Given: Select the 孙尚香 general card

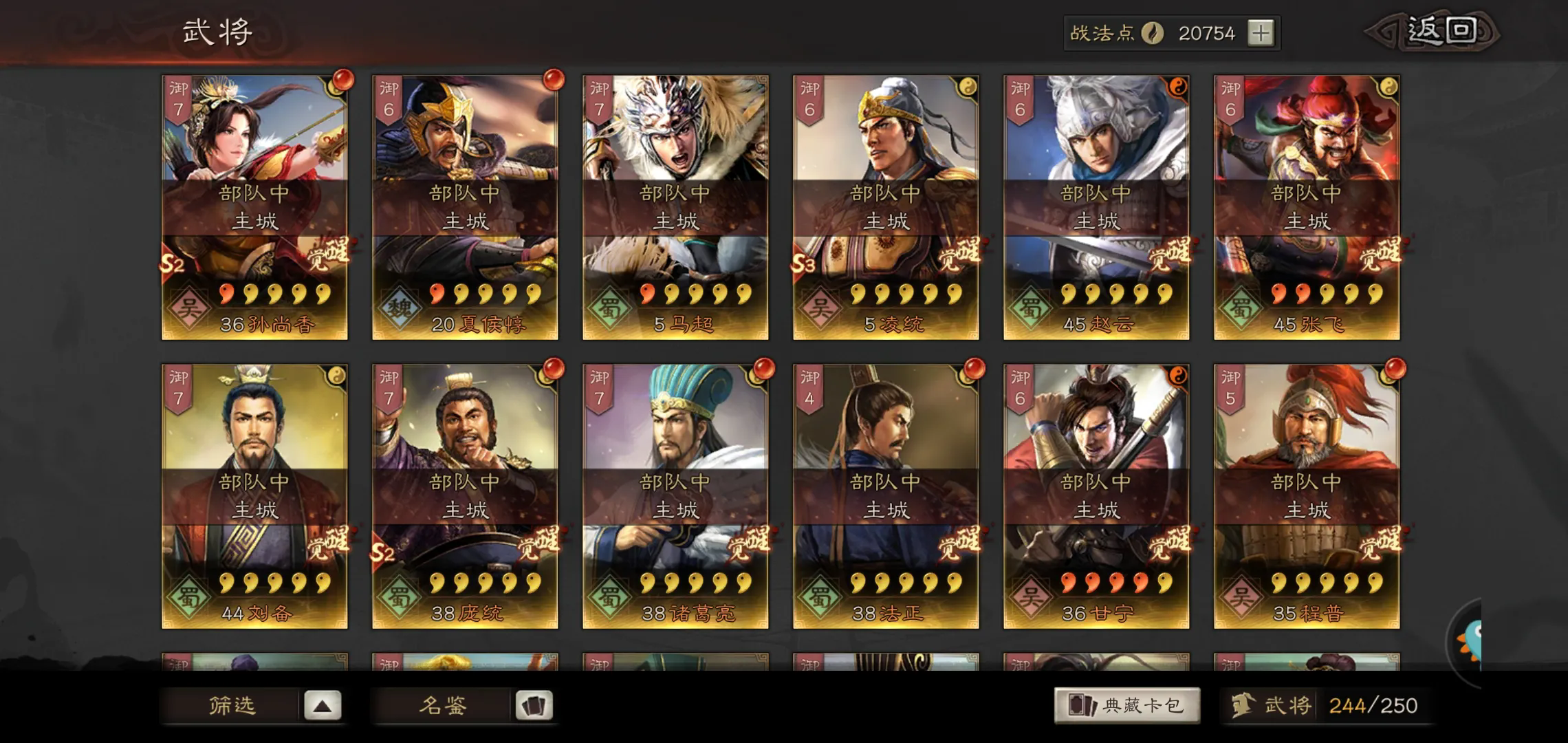Looking at the screenshot, I should pyautogui.click(x=254, y=206).
